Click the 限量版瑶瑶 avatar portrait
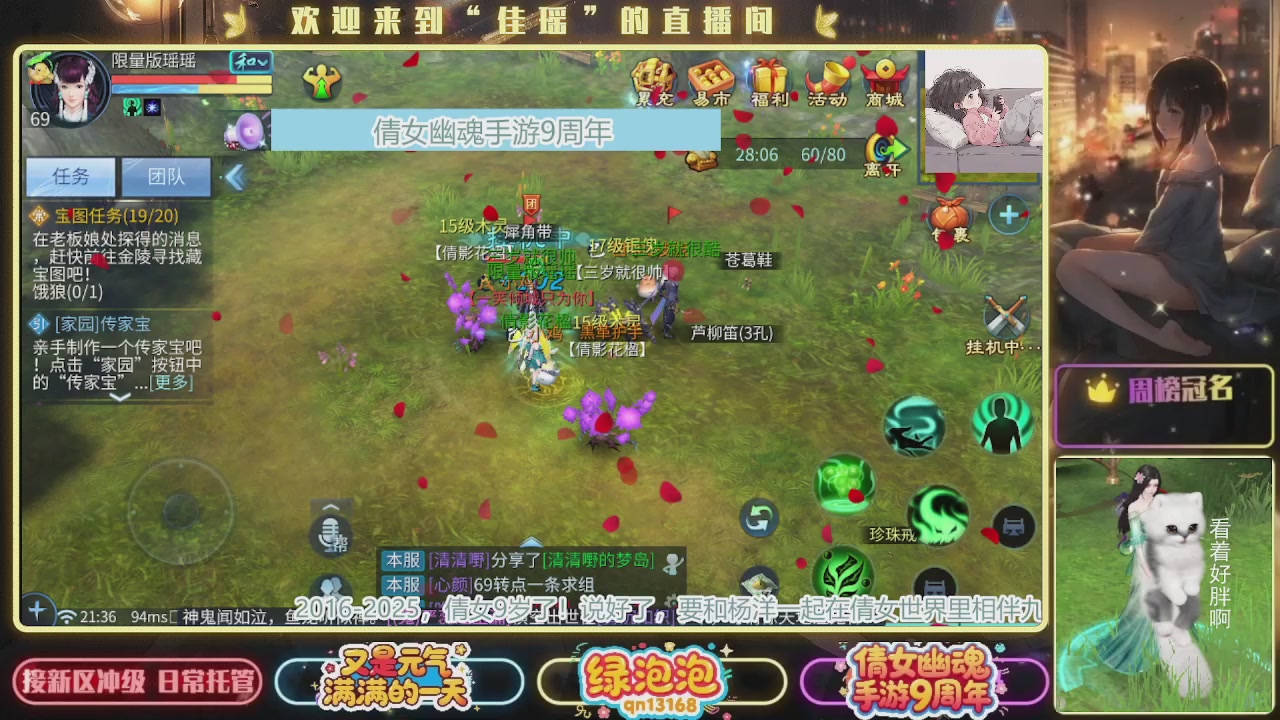This screenshot has width=1280, height=720. pos(69,90)
